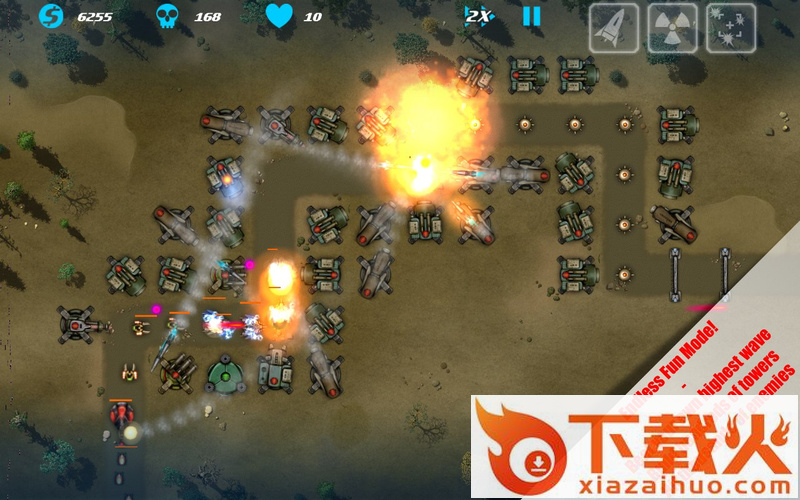Launch the nuclear bomb ability
Viewport: 800px width, 500px height.
pos(672,27)
